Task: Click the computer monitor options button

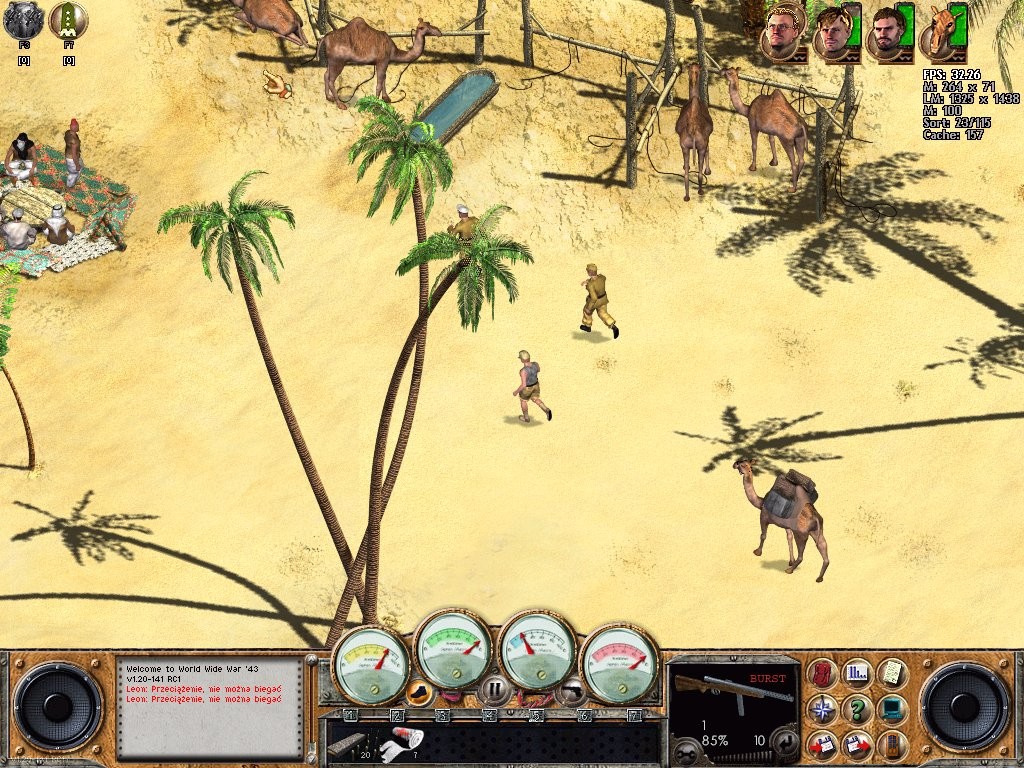Action: click(892, 710)
